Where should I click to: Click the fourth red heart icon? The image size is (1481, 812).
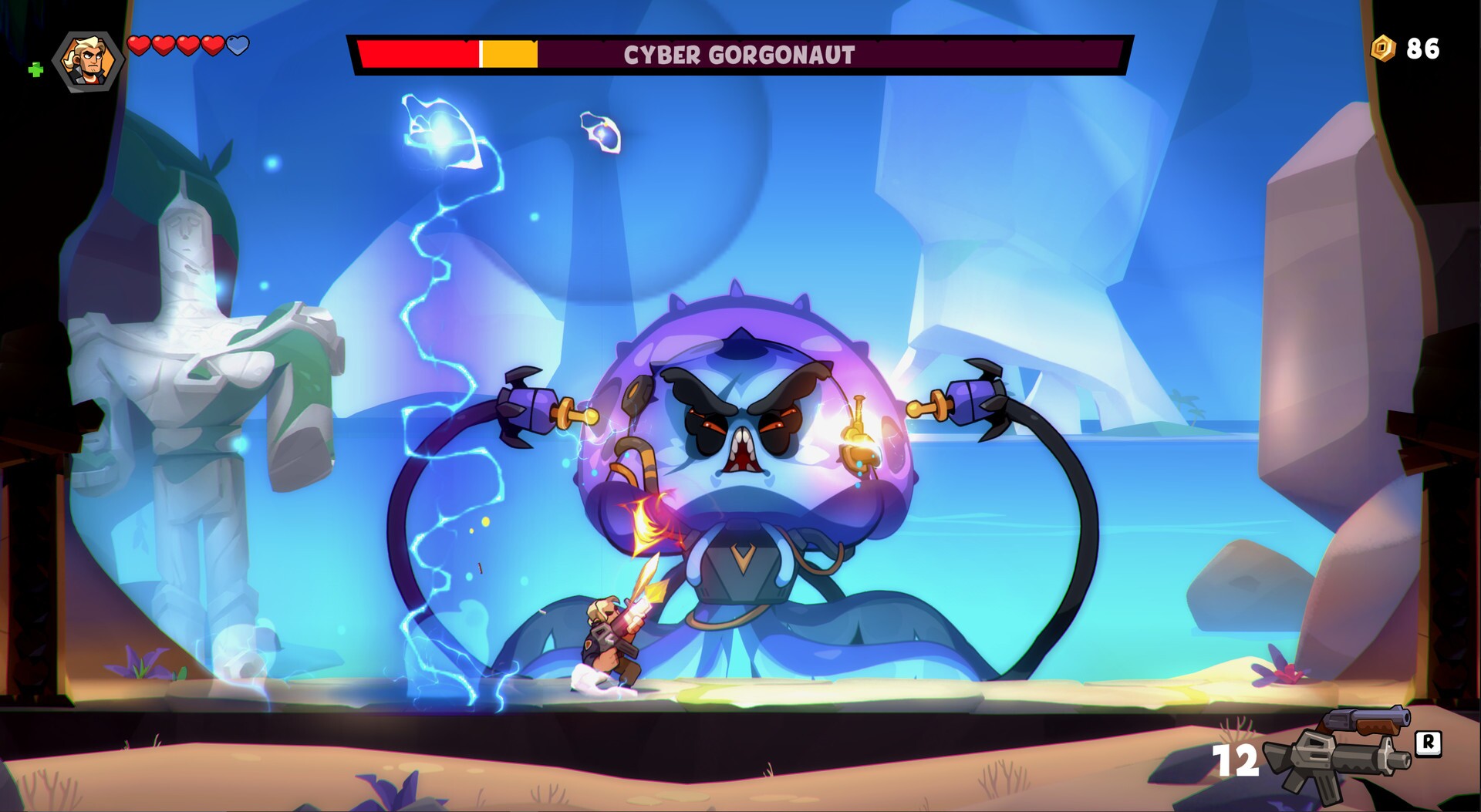[x=213, y=45]
